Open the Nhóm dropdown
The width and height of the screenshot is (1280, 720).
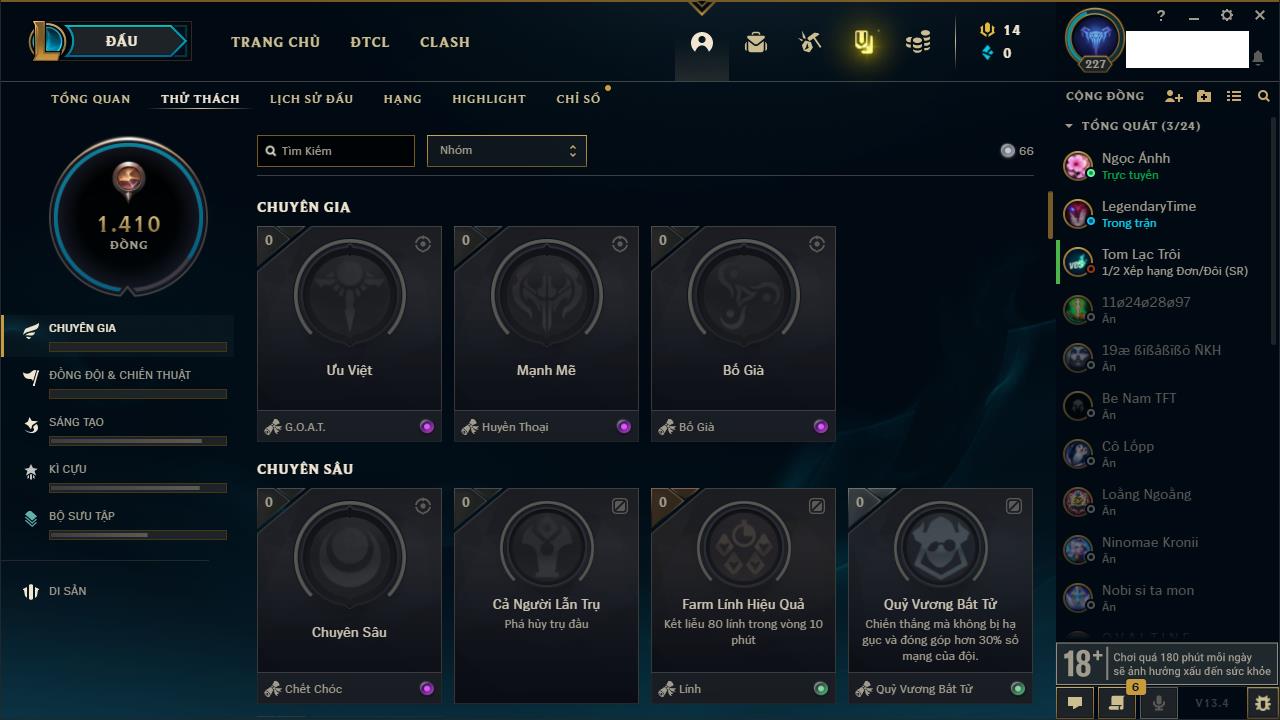coord(507,151)
